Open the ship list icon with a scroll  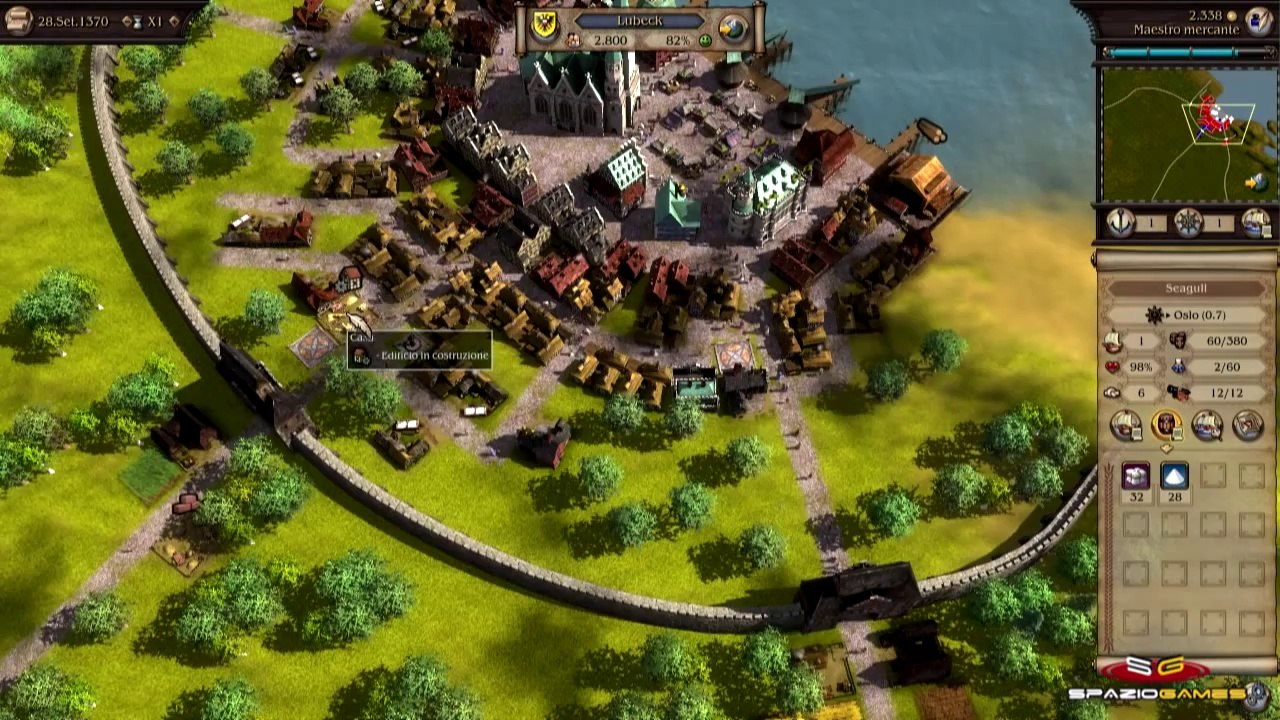point(1254,224)
